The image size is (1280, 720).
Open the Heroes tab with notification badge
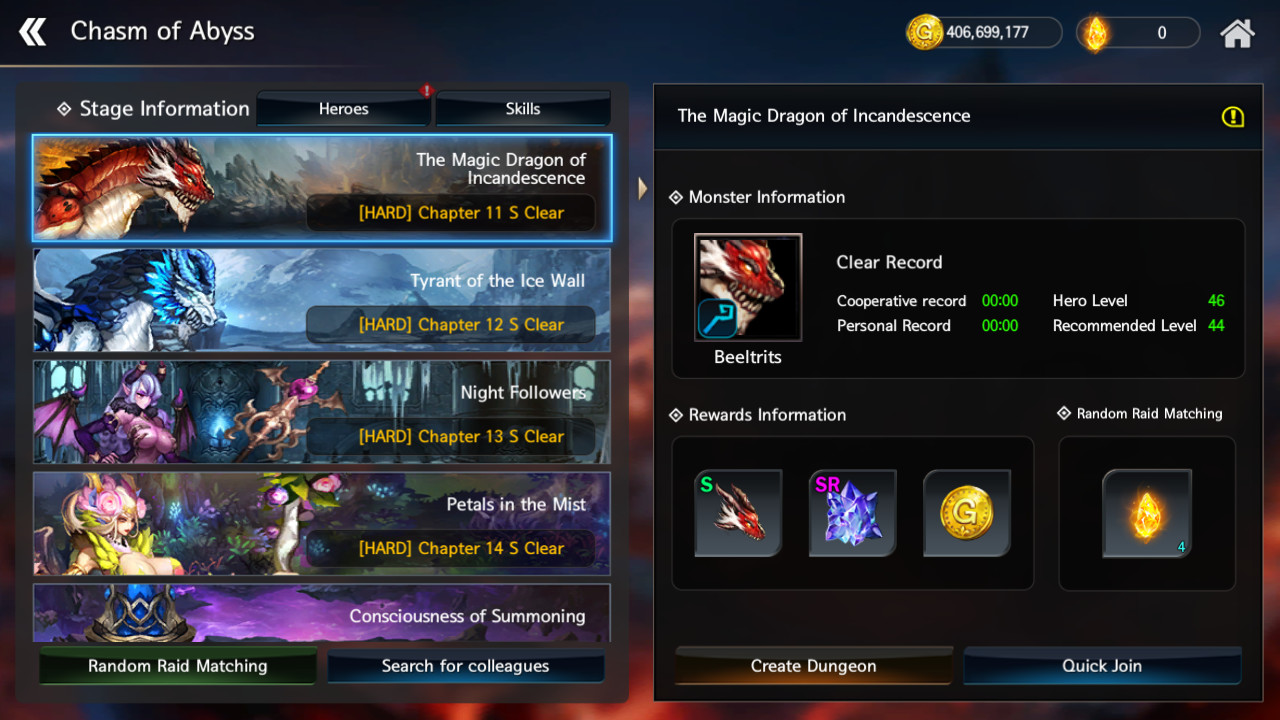(343, 108)
